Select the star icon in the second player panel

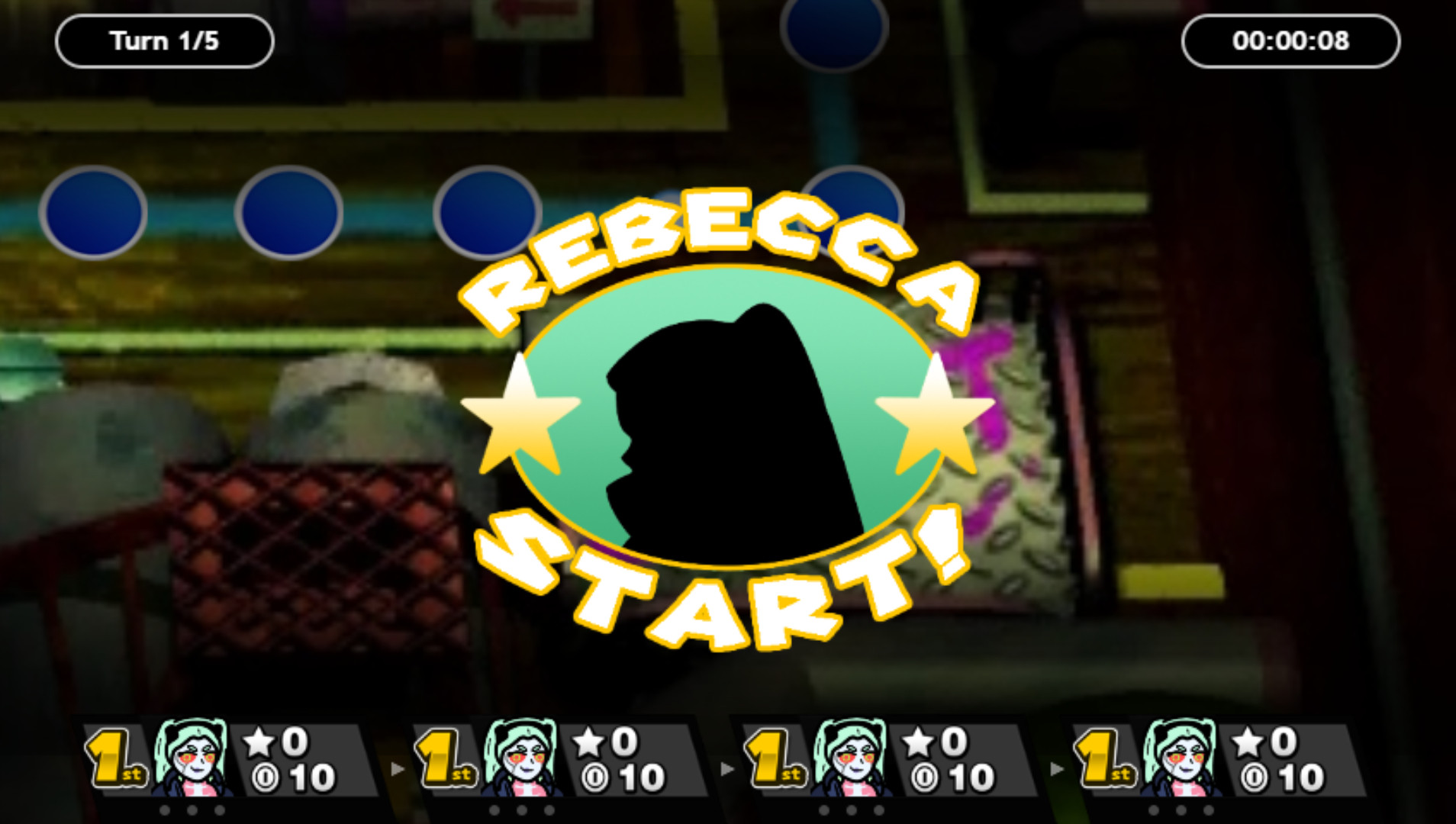click(x=588, y=740)
